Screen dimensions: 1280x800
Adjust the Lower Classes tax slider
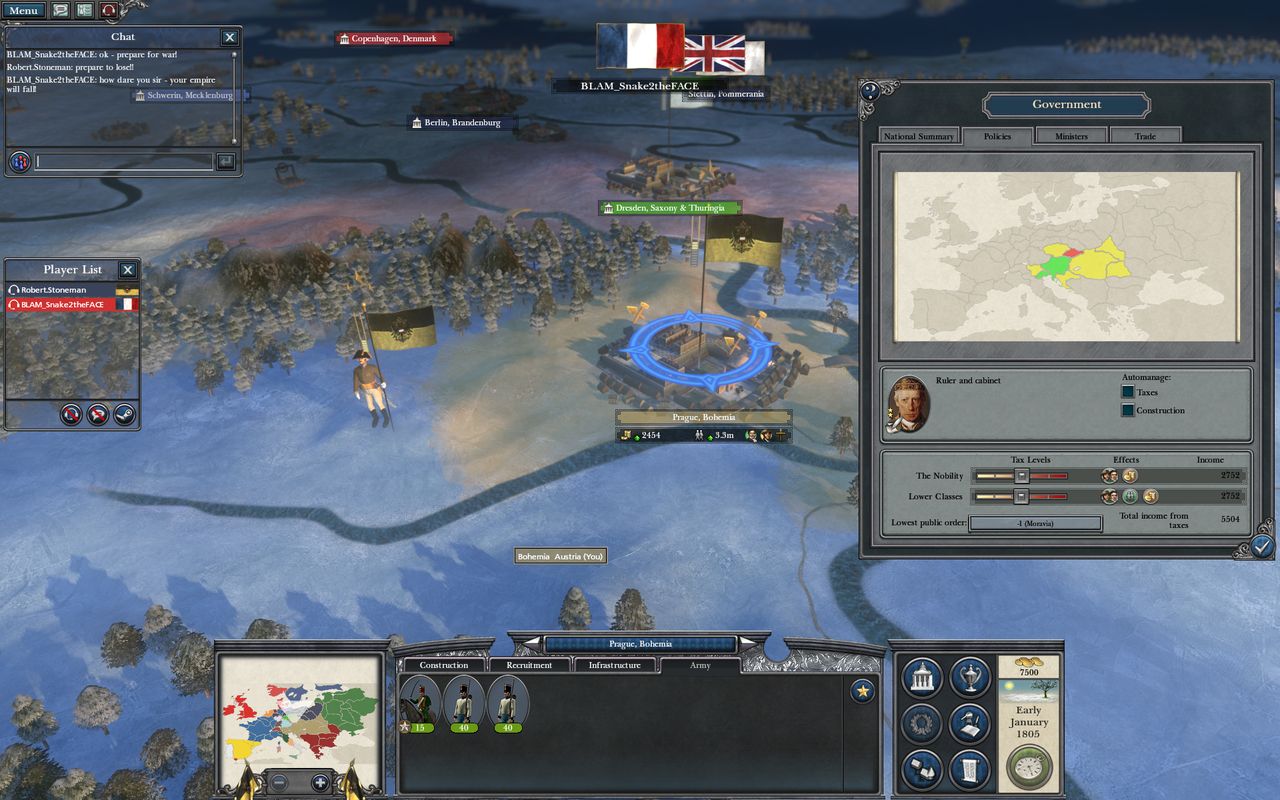[x=1021, y=496]
